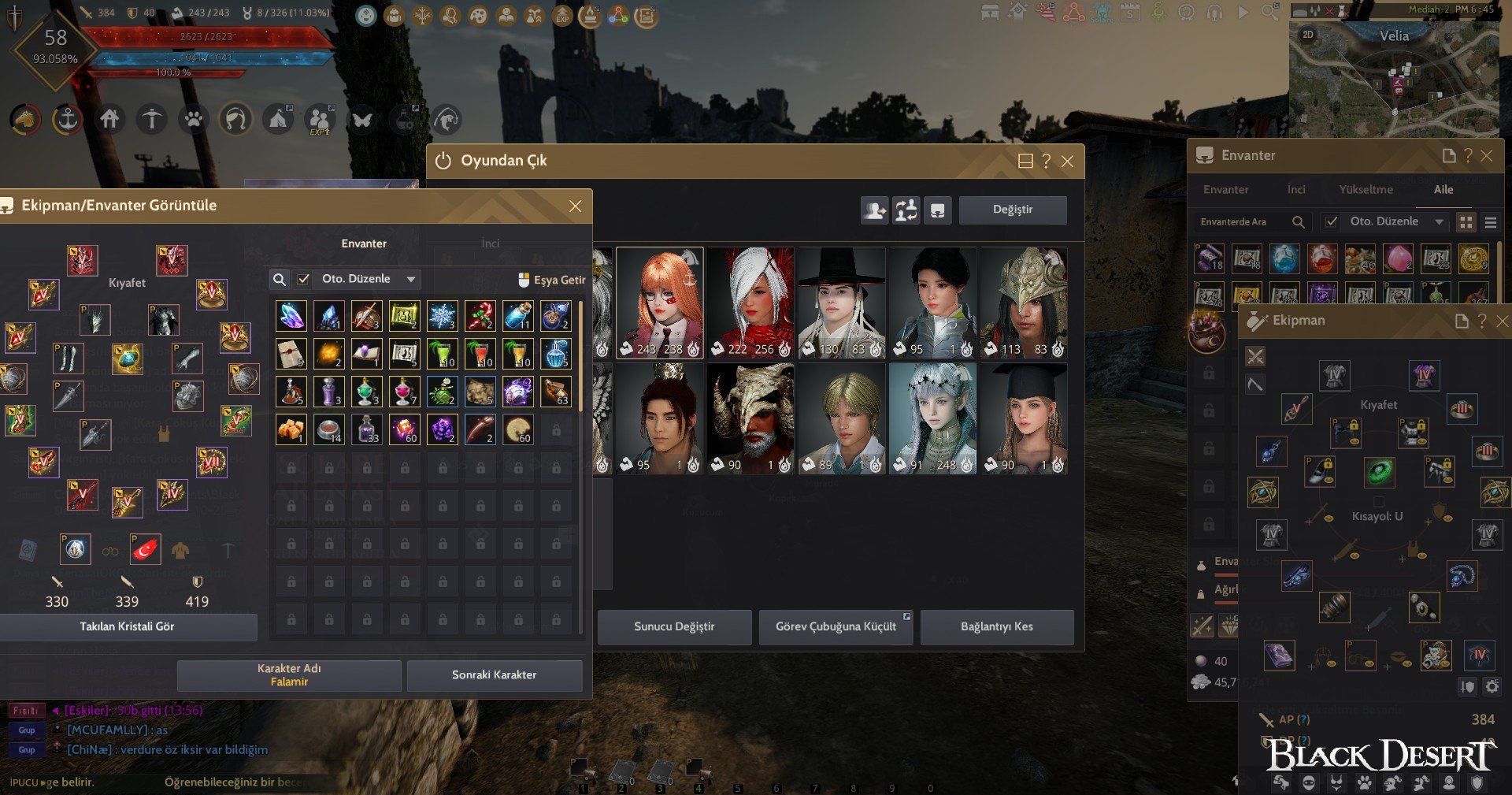Open the Aile inventory tab

1443,190
